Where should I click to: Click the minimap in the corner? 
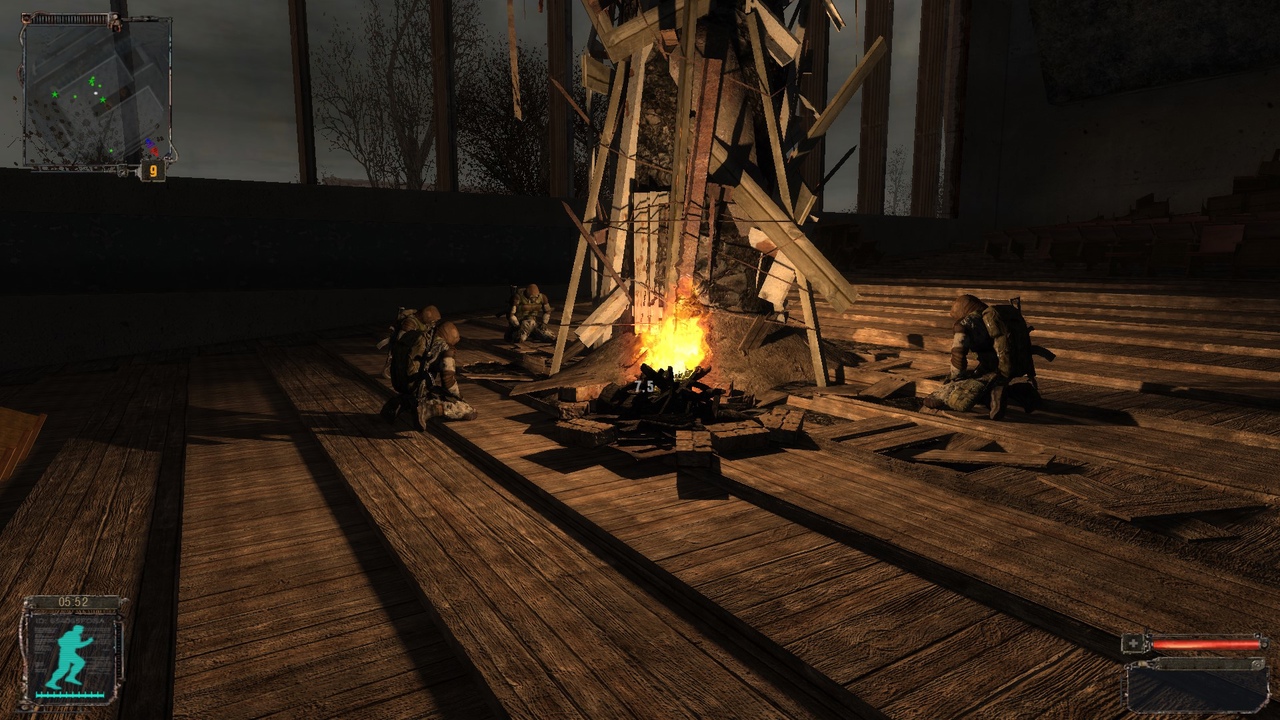[96, 92]
